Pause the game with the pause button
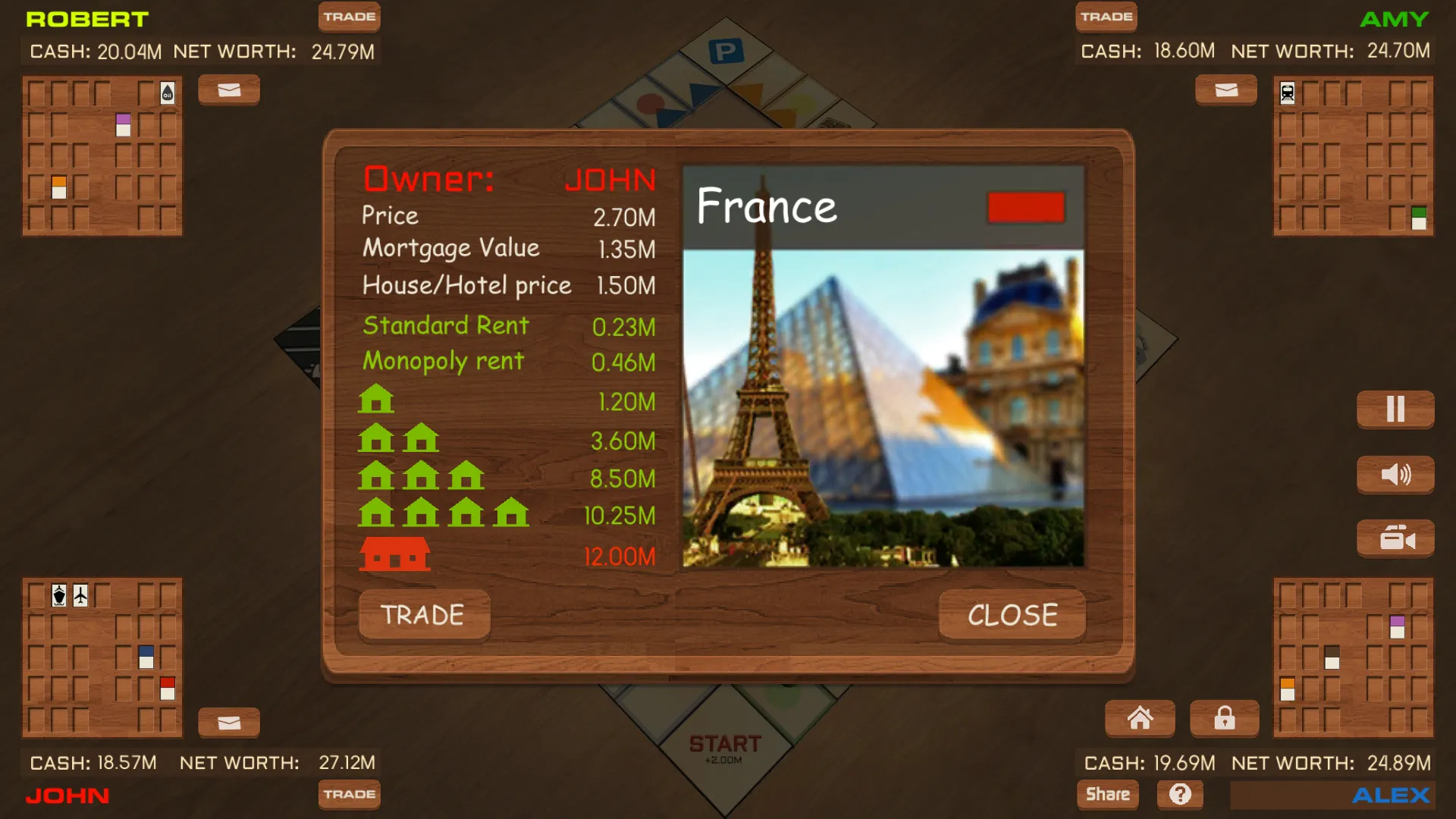 point(1395,409)
